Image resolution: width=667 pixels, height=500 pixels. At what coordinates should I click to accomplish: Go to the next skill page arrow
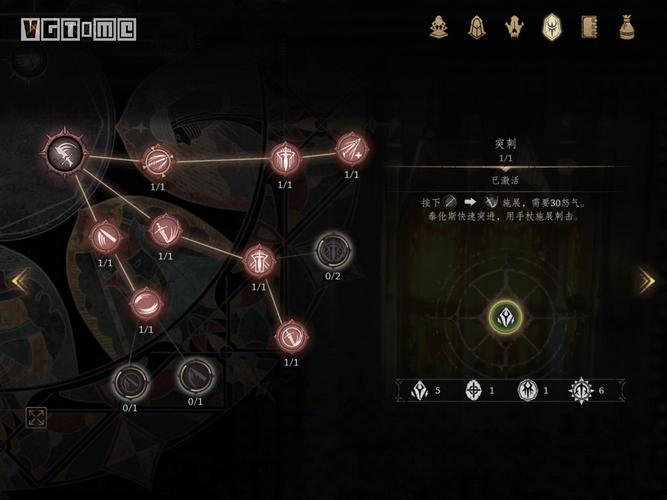[x=646, y=281]
